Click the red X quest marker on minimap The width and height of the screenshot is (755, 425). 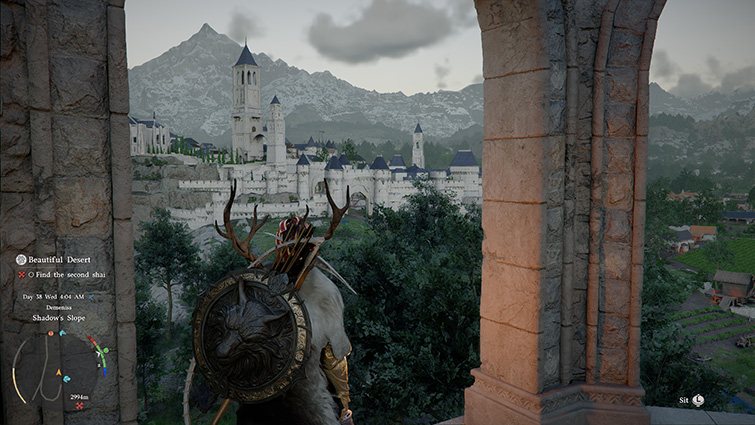[79, 405]
